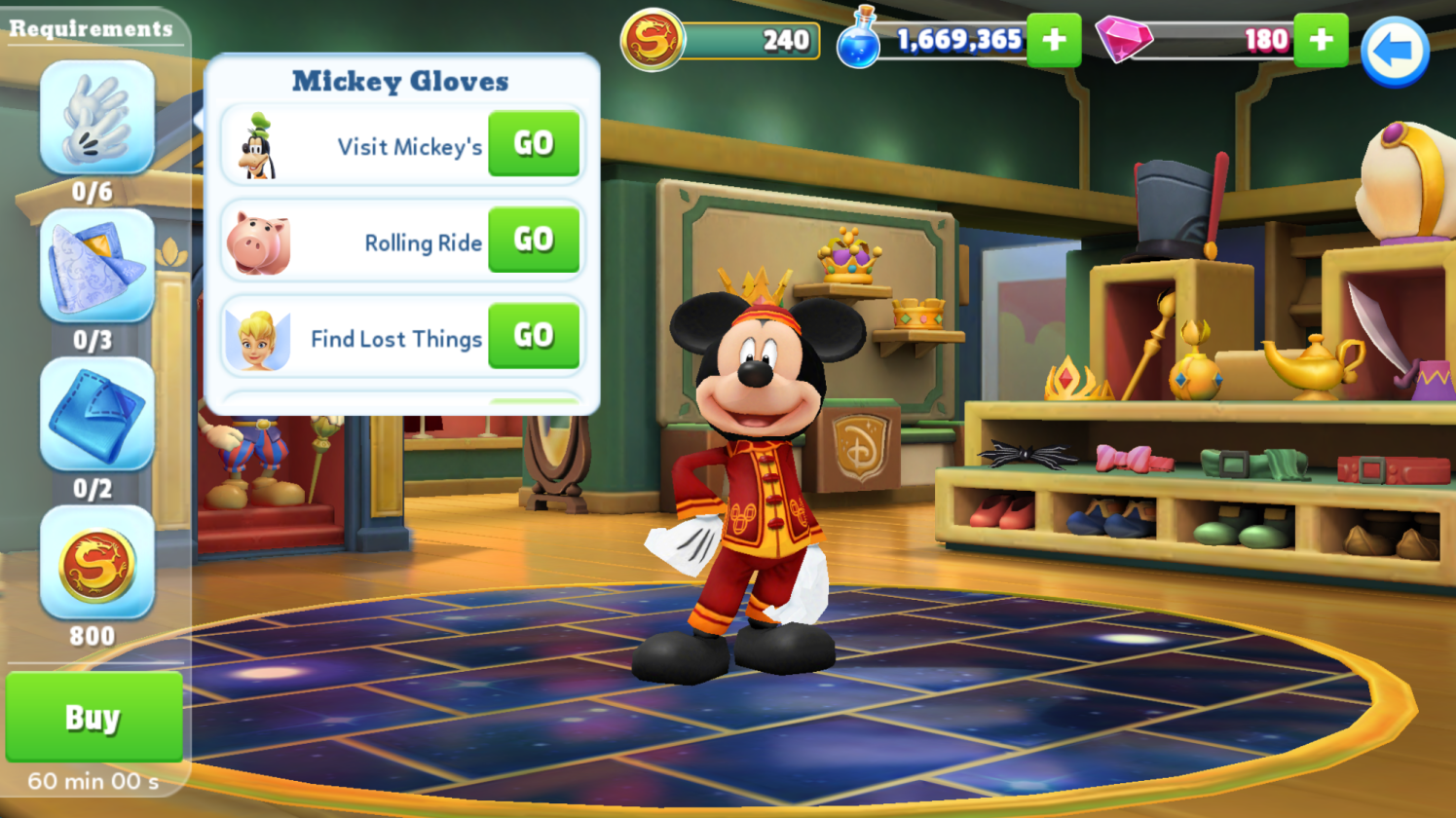Image resolution: width=1456 pixels, height=818 pixels.
Task: Select the dragon coin 800 requirement
Action: click(x=96, y=564)
